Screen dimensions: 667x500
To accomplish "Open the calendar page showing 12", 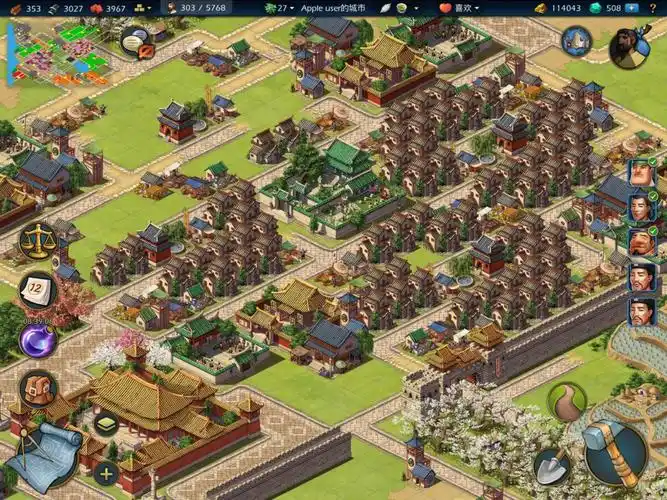I will click(x=37, y=291).
